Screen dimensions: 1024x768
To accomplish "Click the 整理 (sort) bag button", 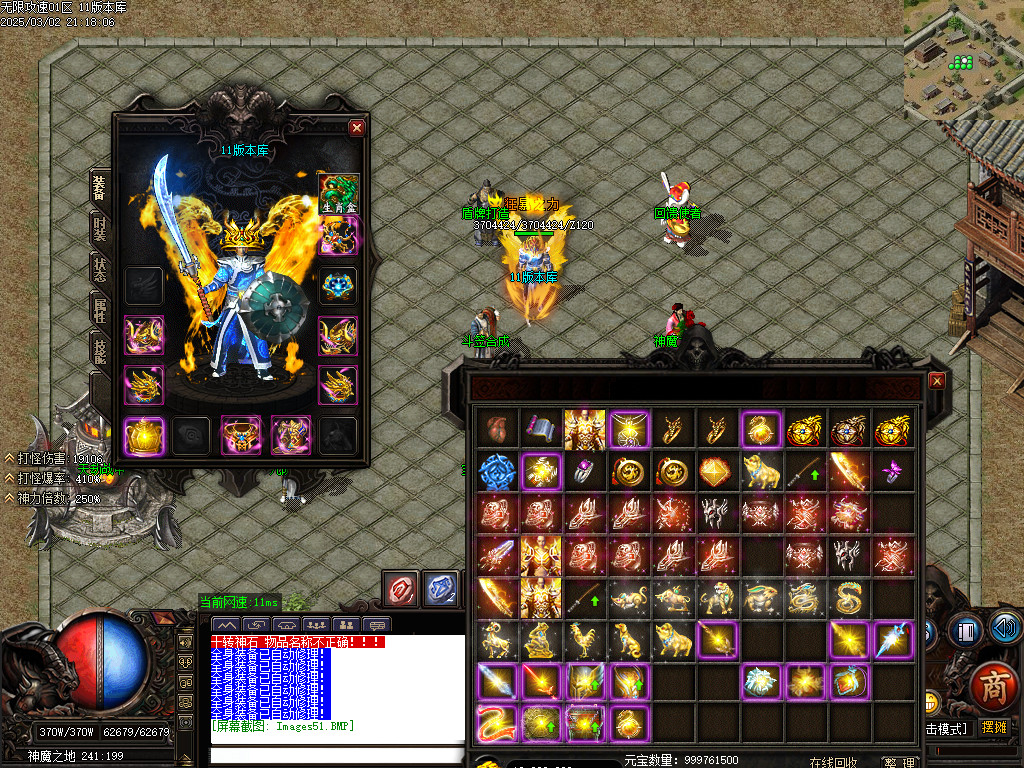I will coord(899,762).
